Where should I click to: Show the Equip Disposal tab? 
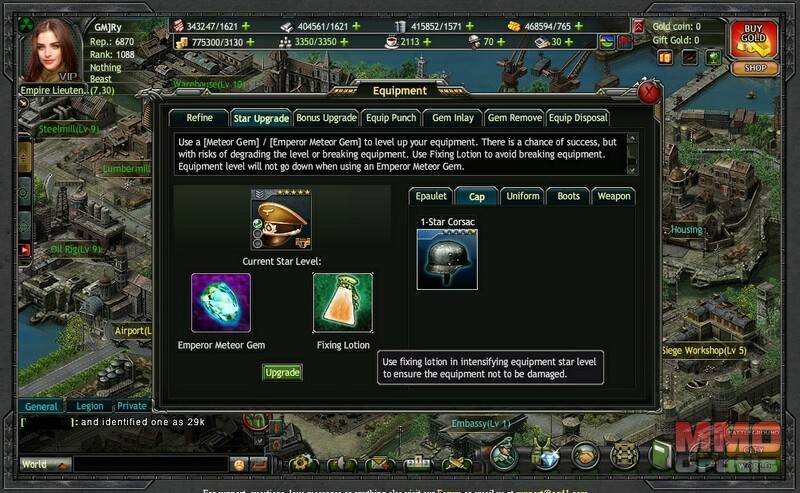click(x=578, y=118)
